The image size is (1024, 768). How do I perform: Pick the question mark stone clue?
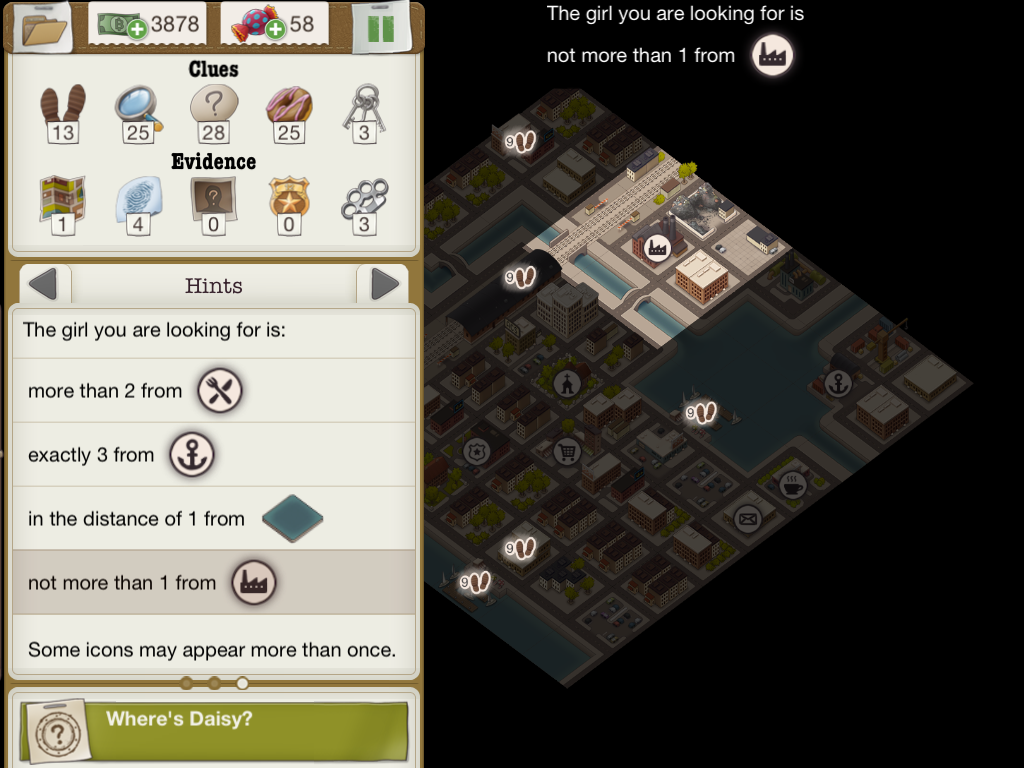pos(213,110)
